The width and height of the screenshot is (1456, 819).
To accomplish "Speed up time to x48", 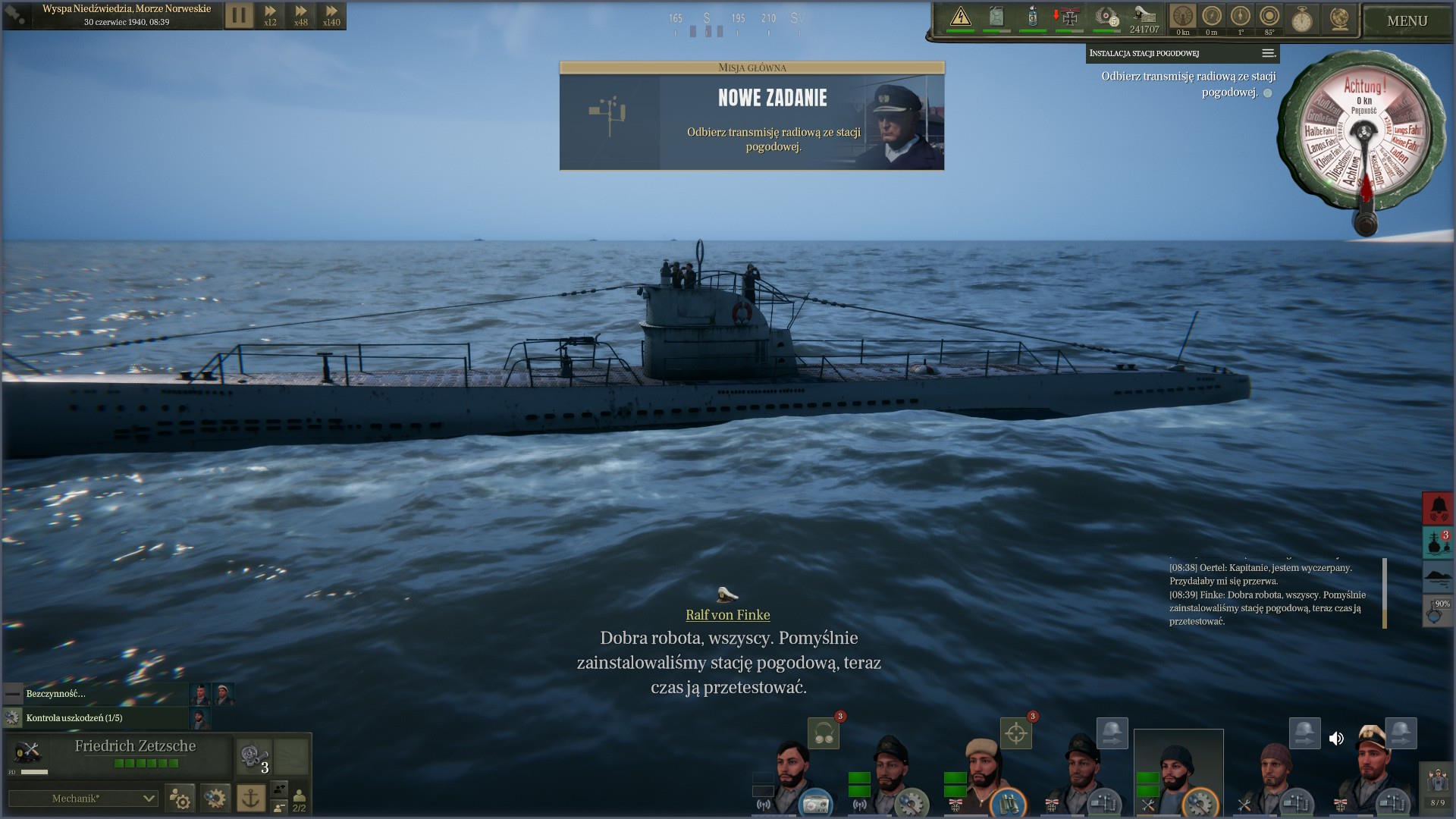I will (301, 15).
